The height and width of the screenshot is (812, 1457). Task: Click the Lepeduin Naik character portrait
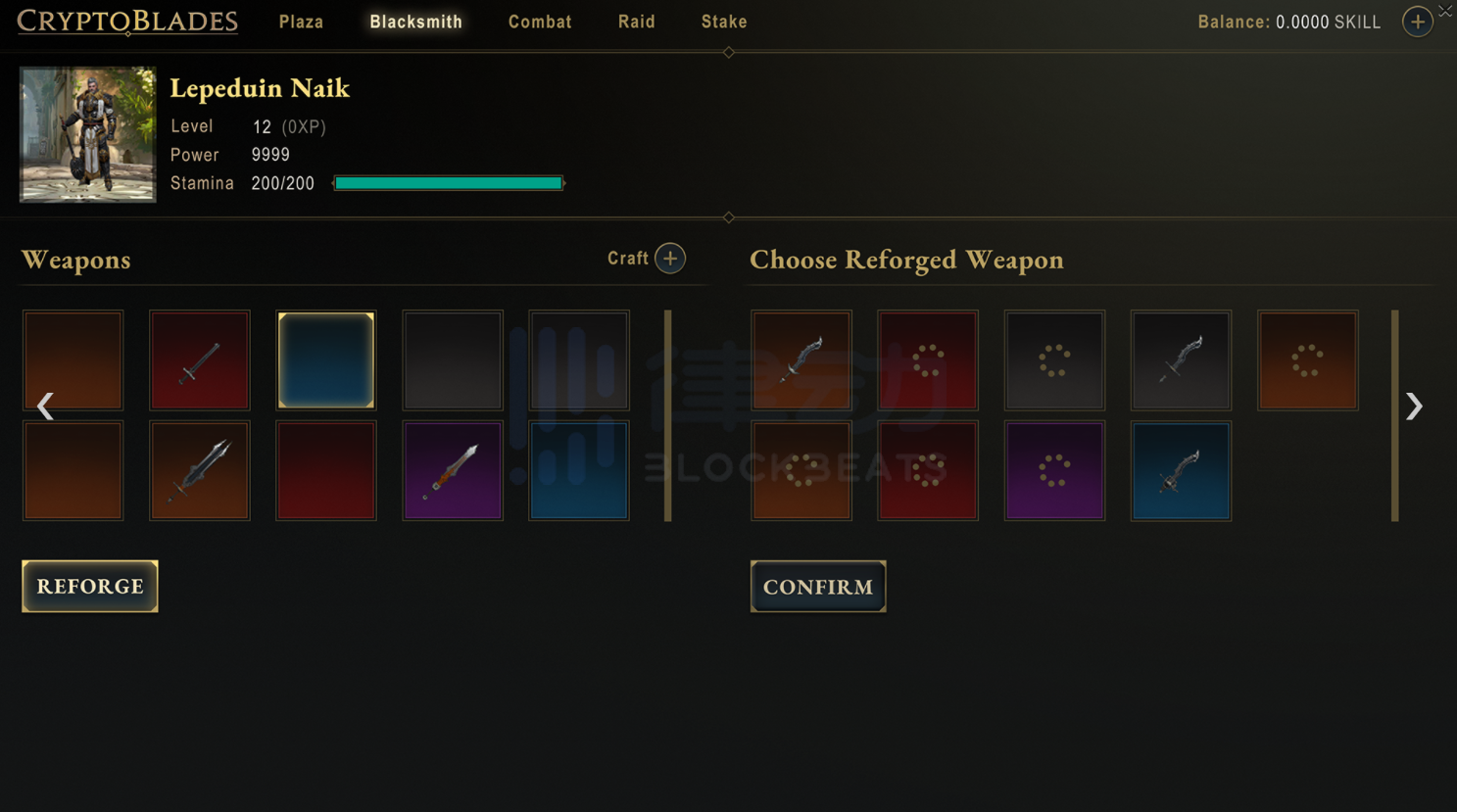88,134
